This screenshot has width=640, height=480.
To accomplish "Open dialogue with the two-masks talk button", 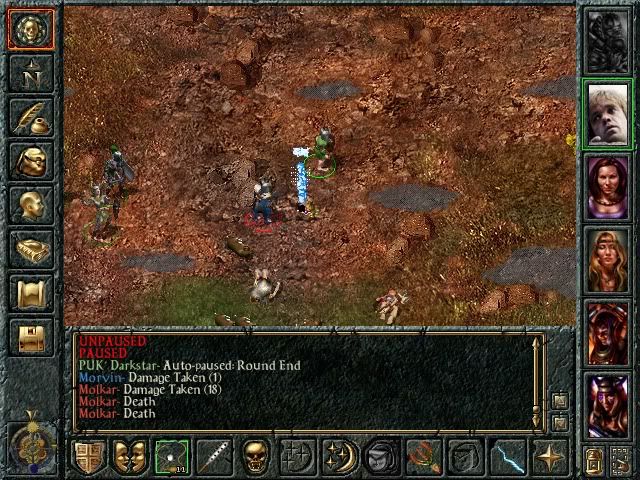I will (x=131, y=457).
